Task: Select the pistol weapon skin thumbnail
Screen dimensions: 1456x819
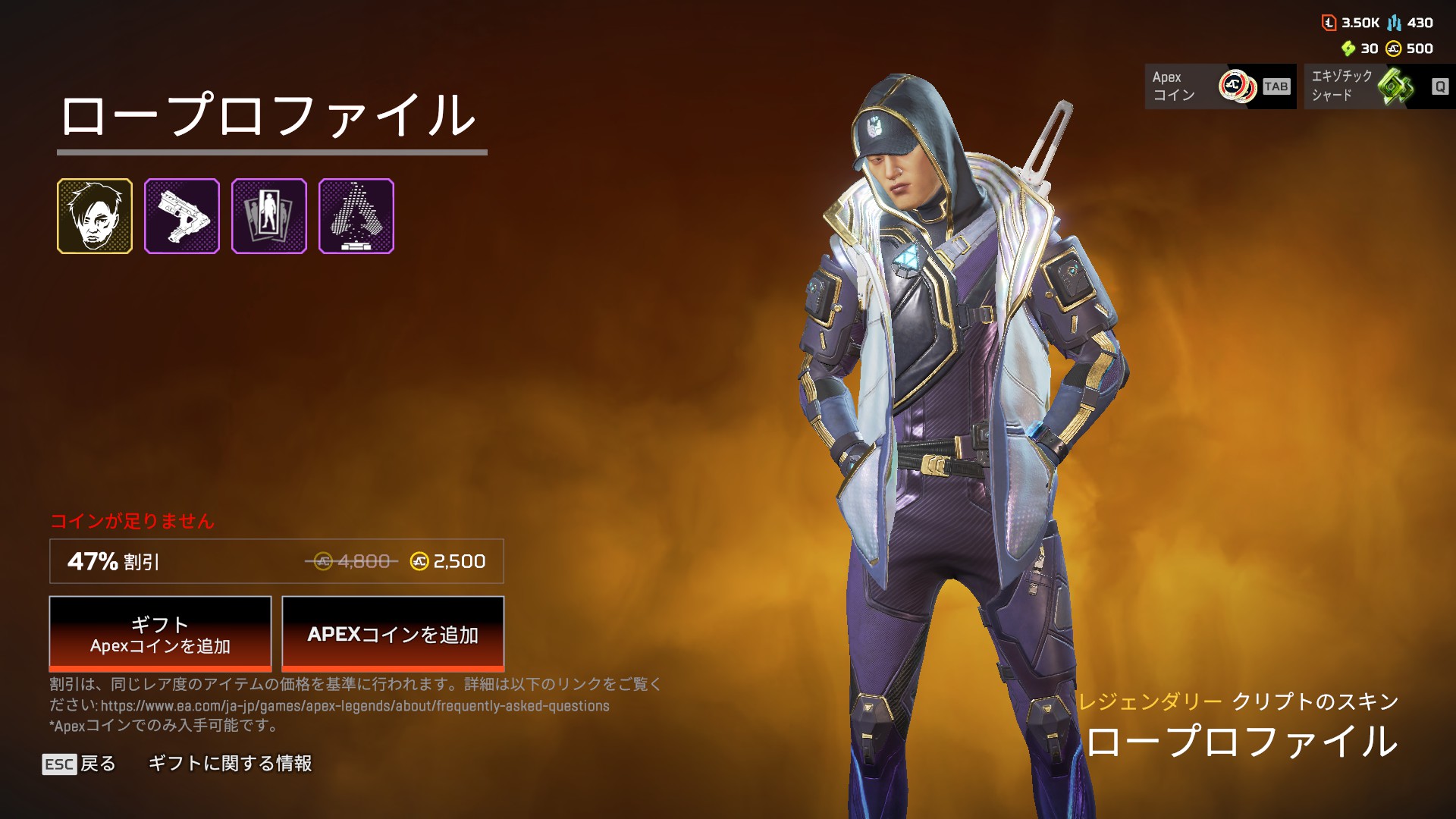Action: point(182,216)
